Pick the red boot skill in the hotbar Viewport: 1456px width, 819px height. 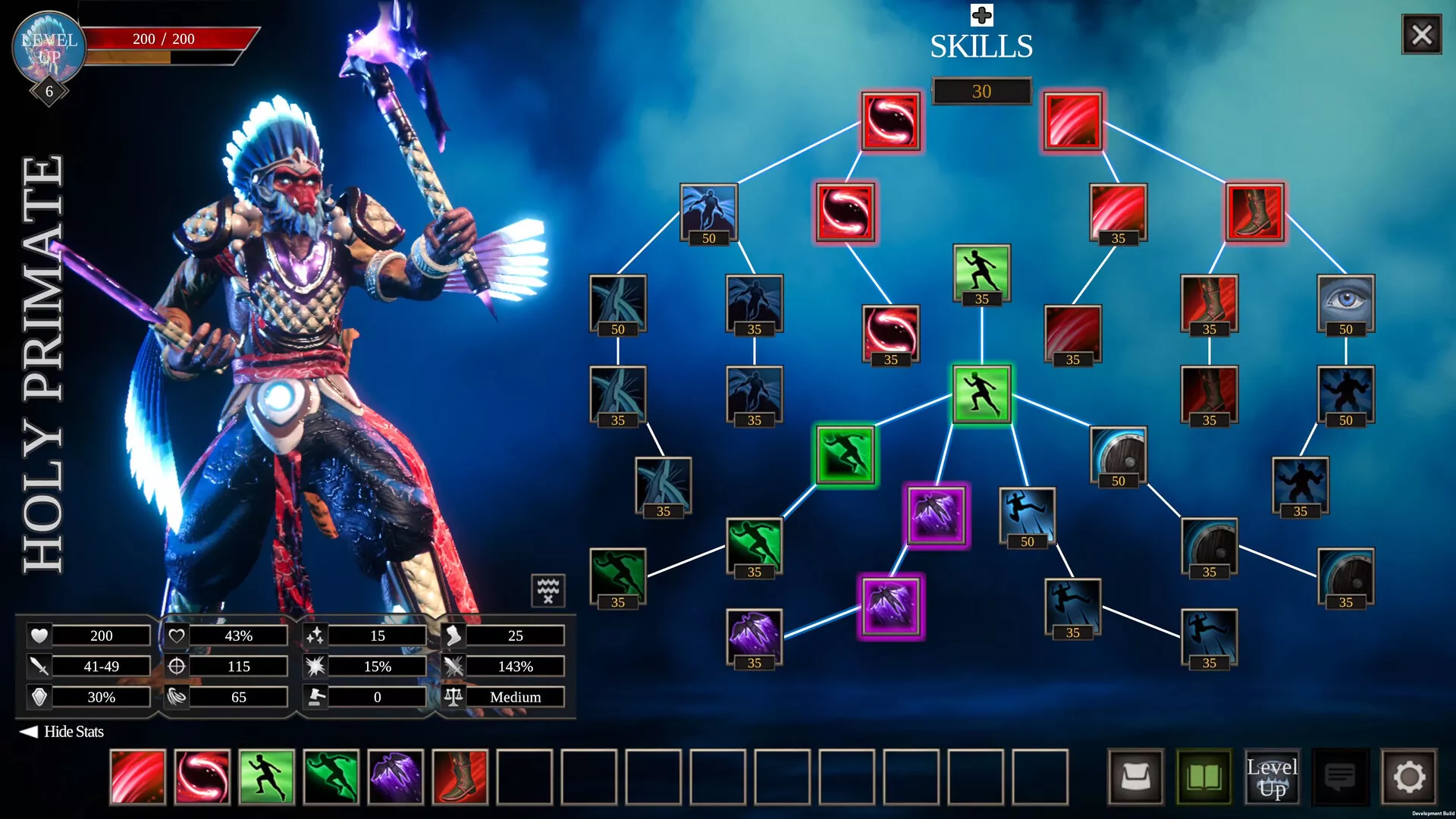pos(460,777)
